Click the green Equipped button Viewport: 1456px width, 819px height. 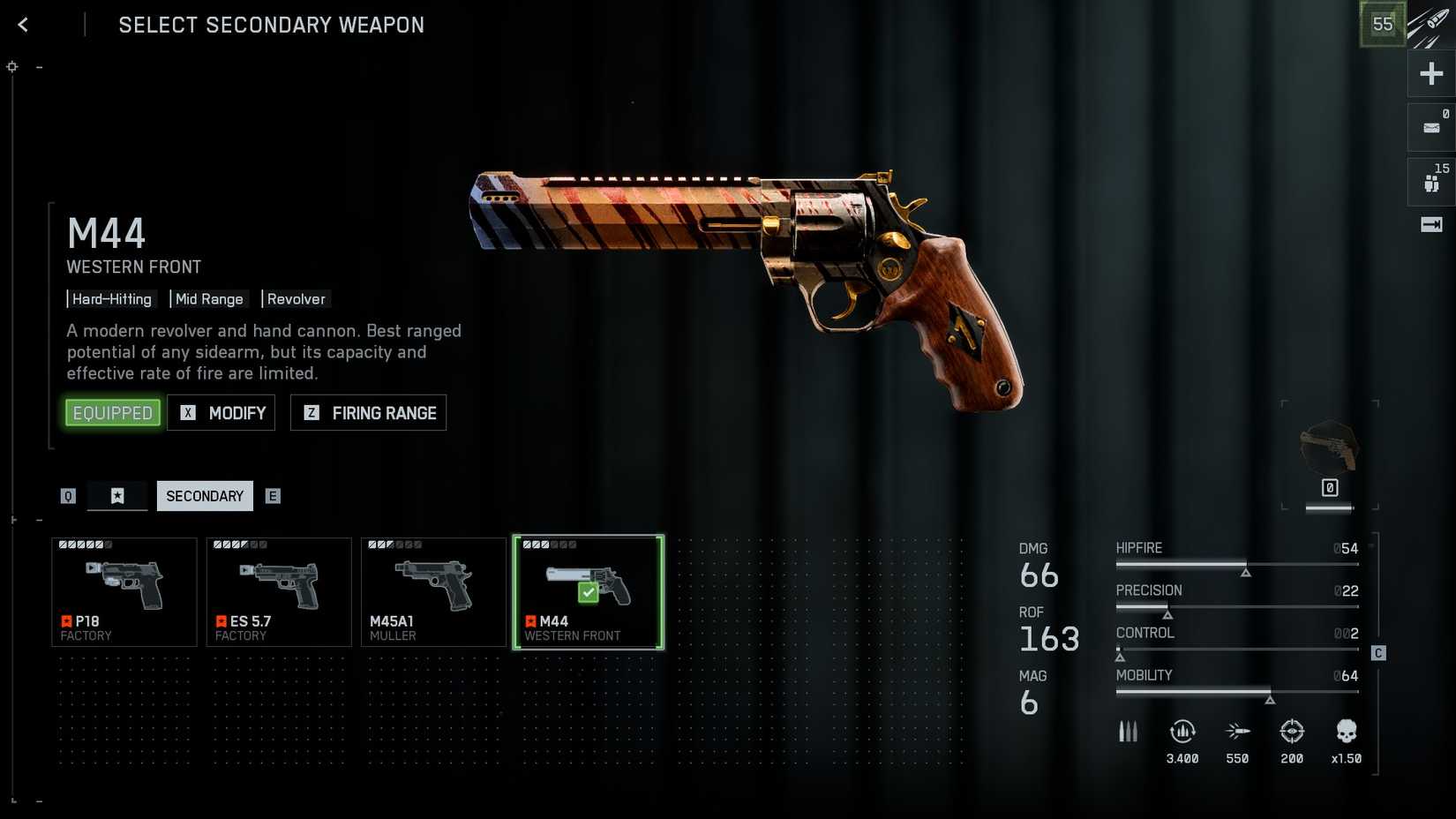[x=112, y=413]
